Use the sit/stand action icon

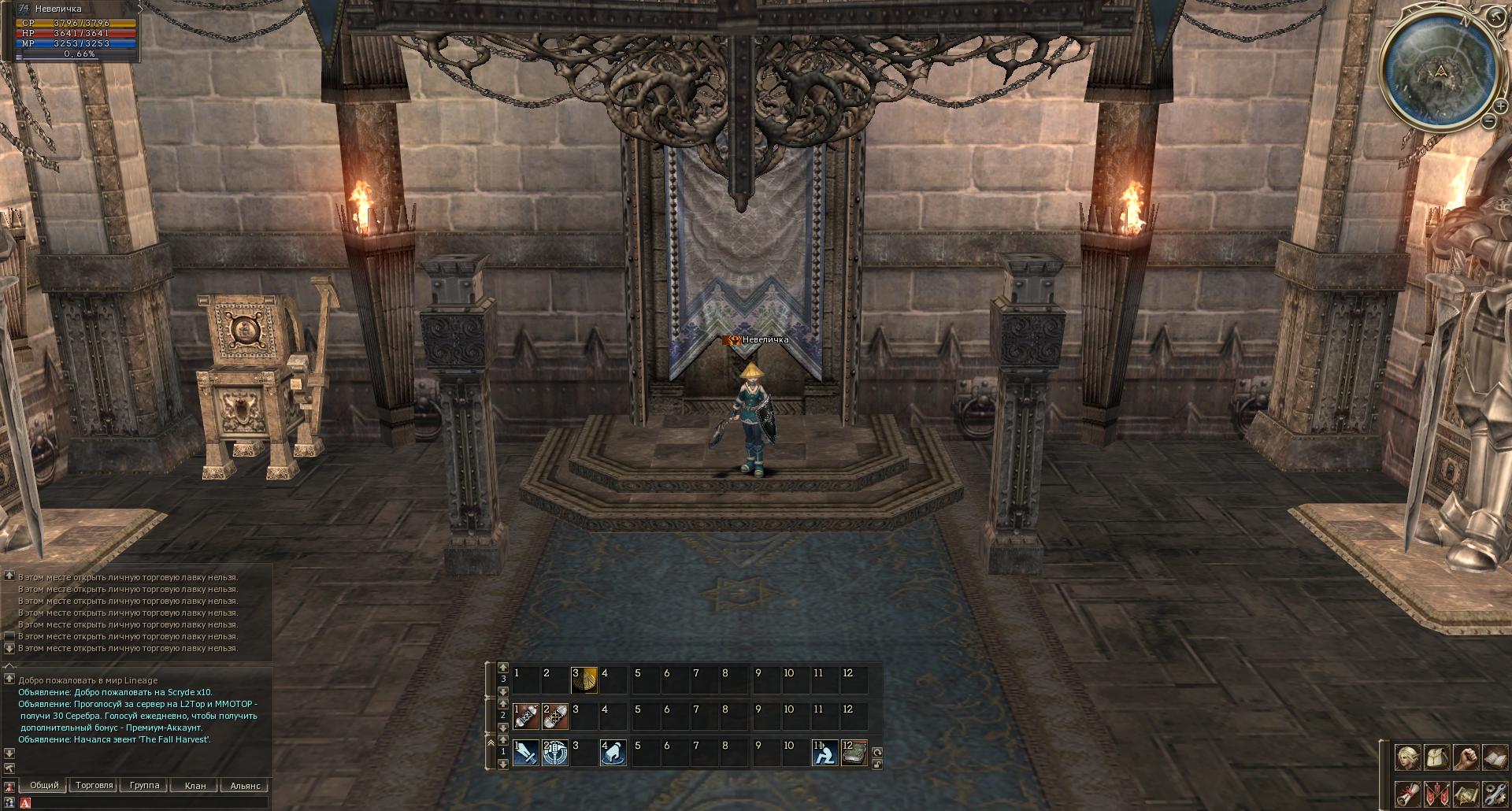825,754
